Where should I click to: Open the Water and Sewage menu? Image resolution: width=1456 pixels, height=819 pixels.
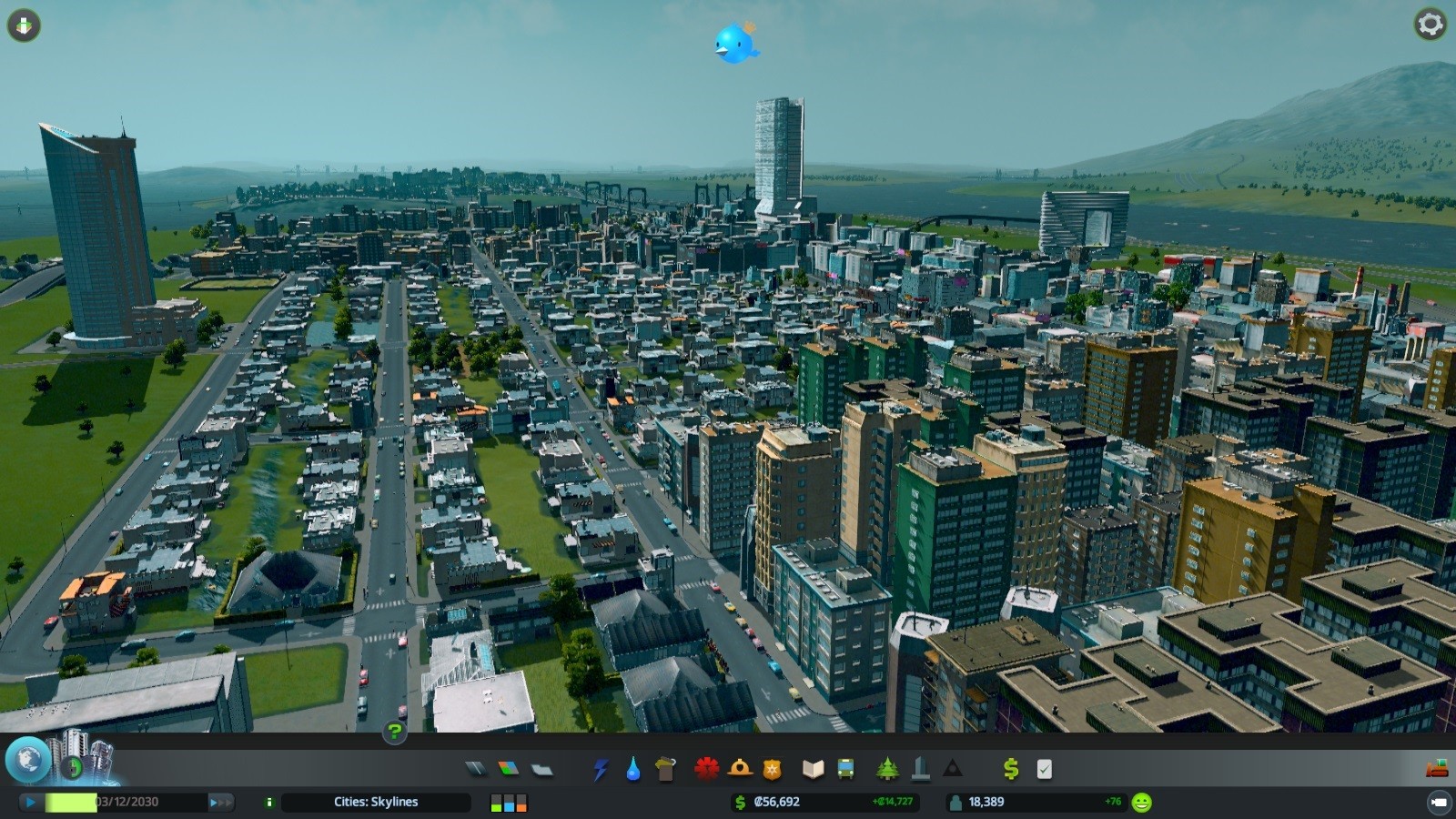[x=632, y=769]
